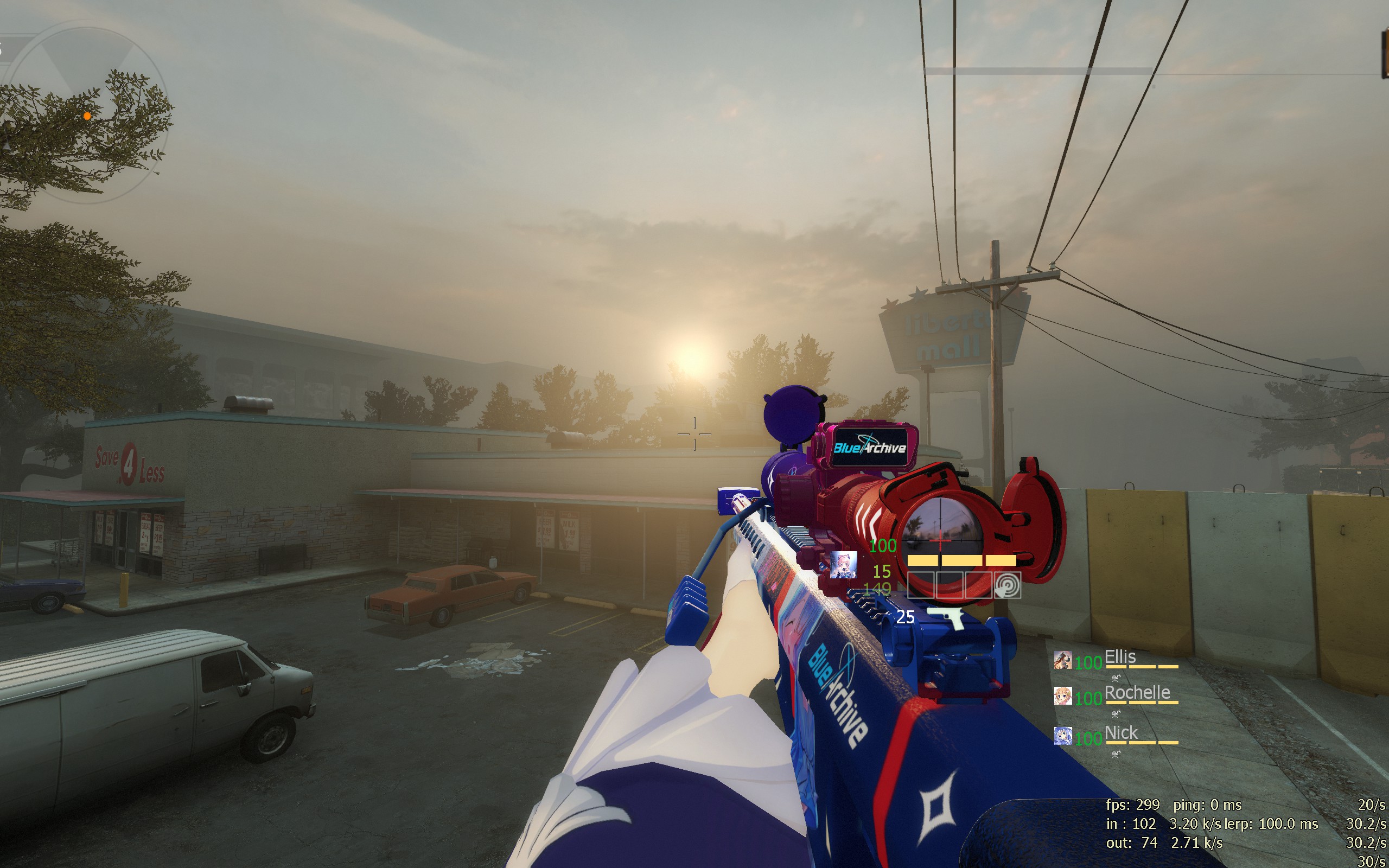Click the radar circle with orange dot

(86, 115)
